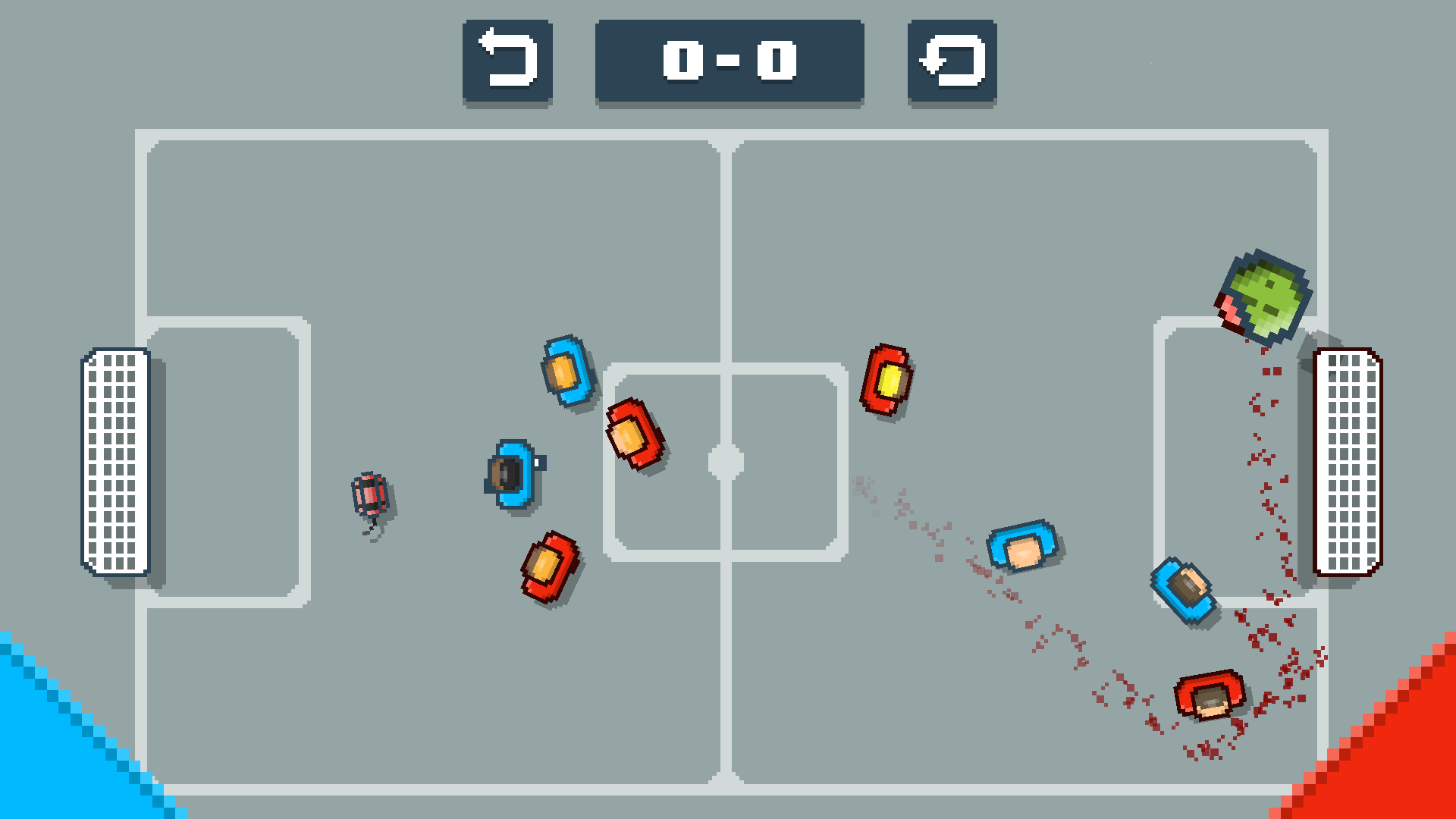Select the red player with yellow helmet upper right
Image resolution: width=1456 pixels, height=819 pixels.
[887, 381]
